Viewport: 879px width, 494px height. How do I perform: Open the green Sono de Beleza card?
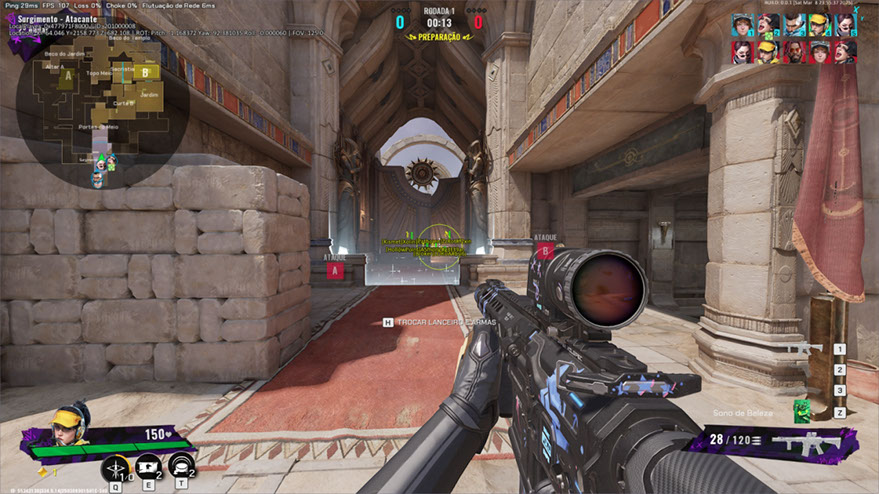tap(802, 410)
